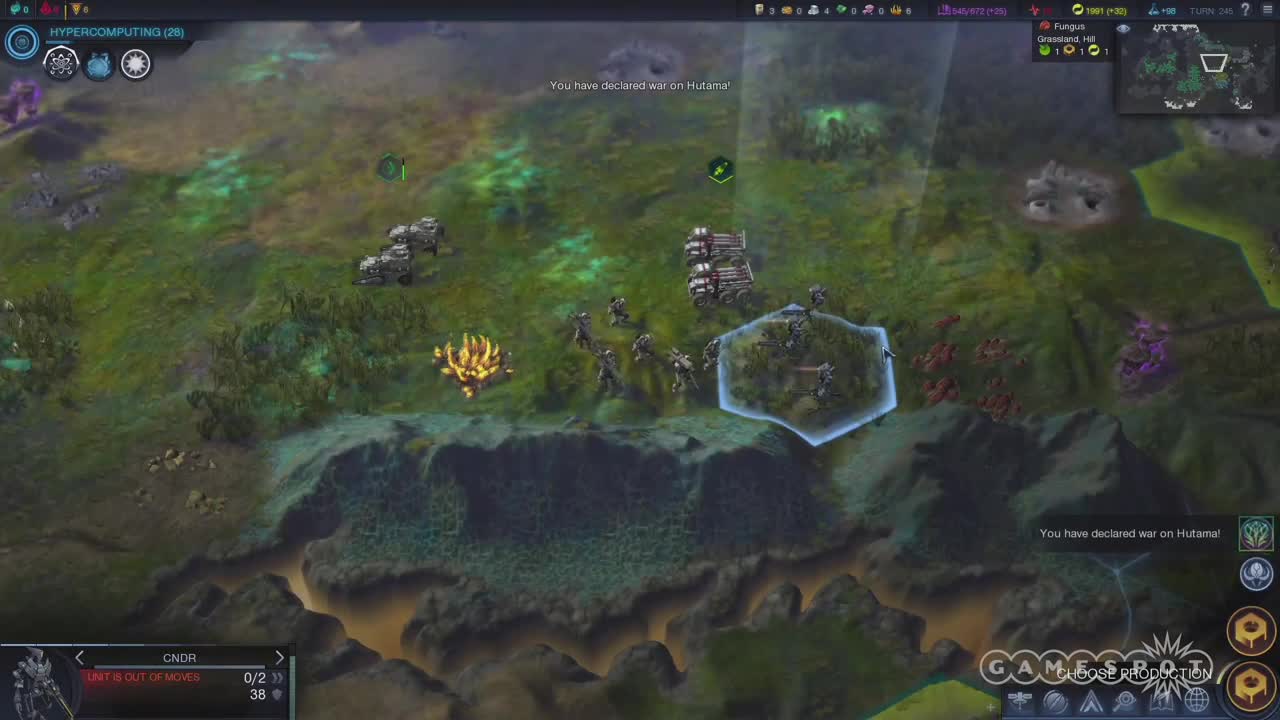Screen dimensions: 1280x720
Task: Toggle the strategic view icon beside the minimap
Action: 1055,700
